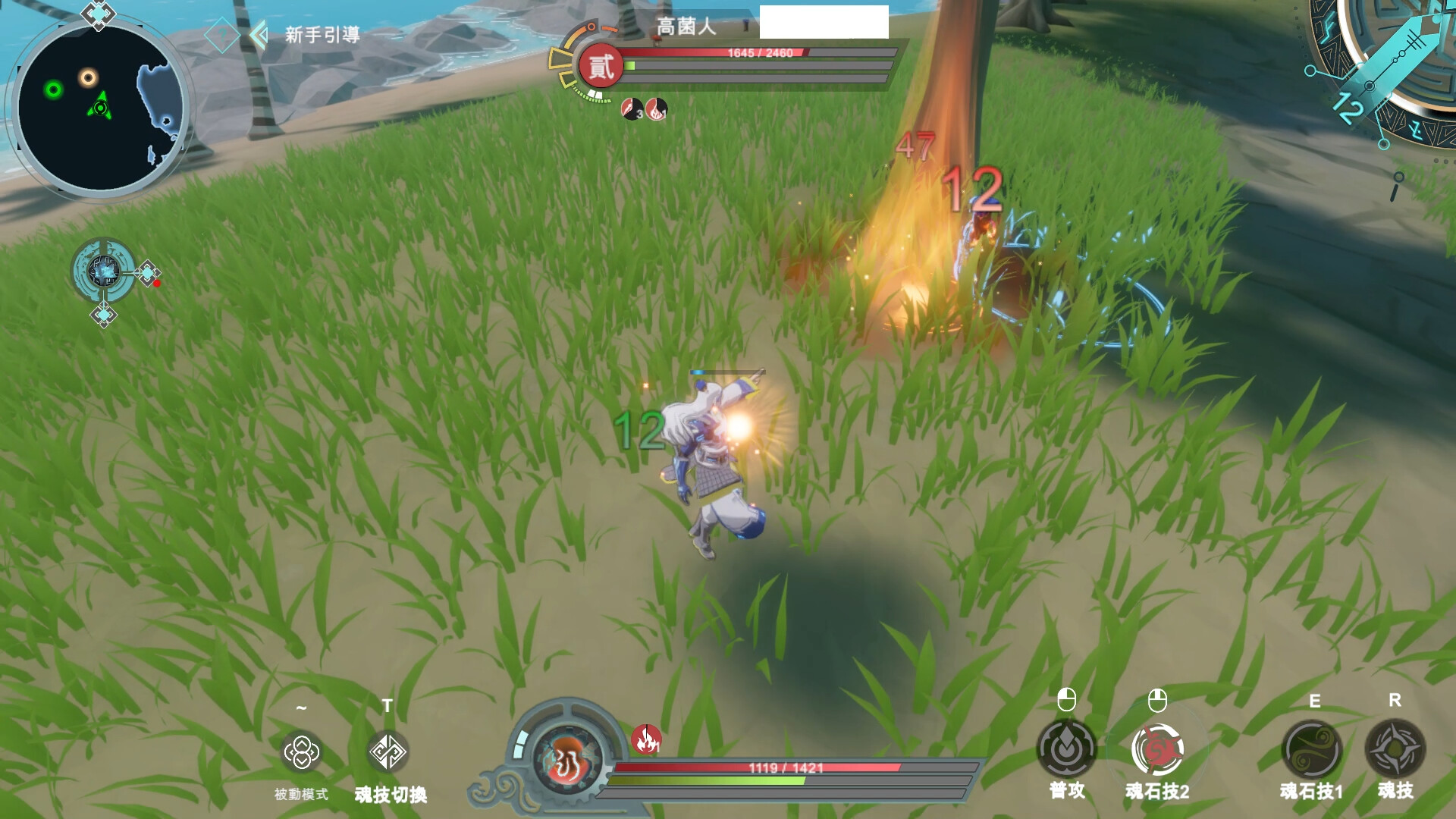Open the soul stone selector wheel

pyautogui.click(x=104, y=271)
